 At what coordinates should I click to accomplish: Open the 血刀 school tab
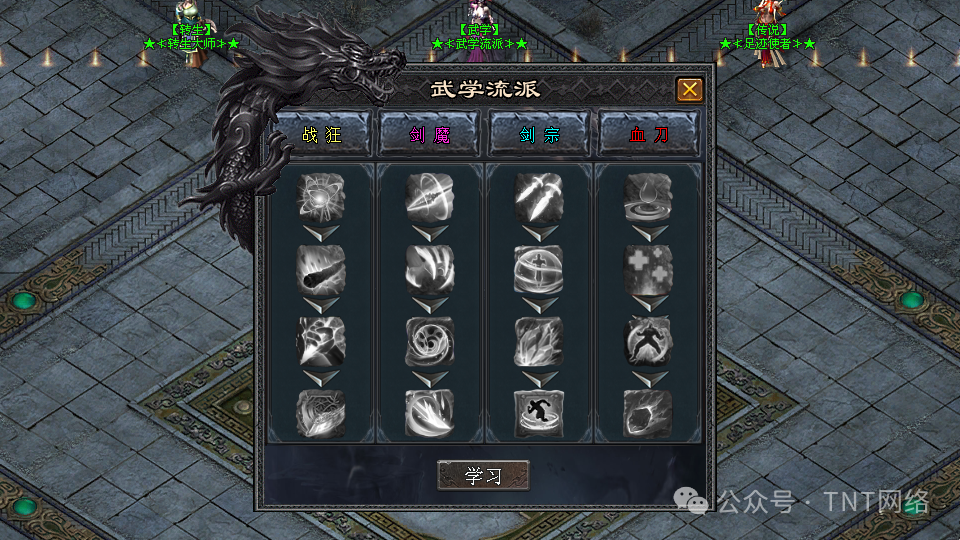pos(648,135)
